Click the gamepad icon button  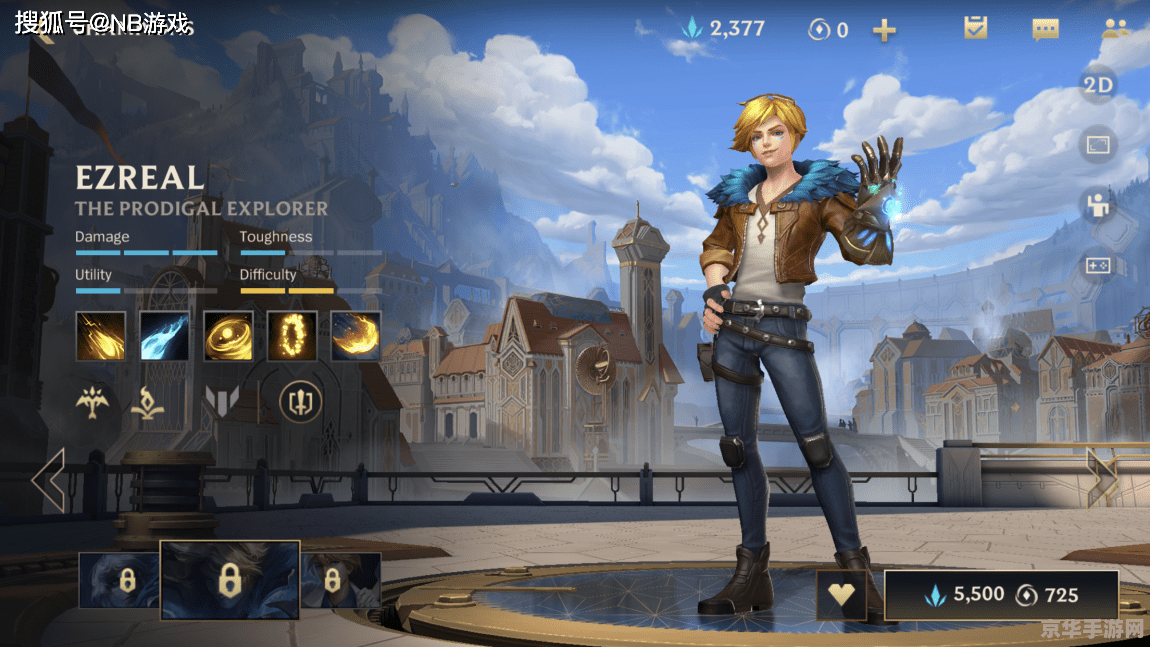1098,266
